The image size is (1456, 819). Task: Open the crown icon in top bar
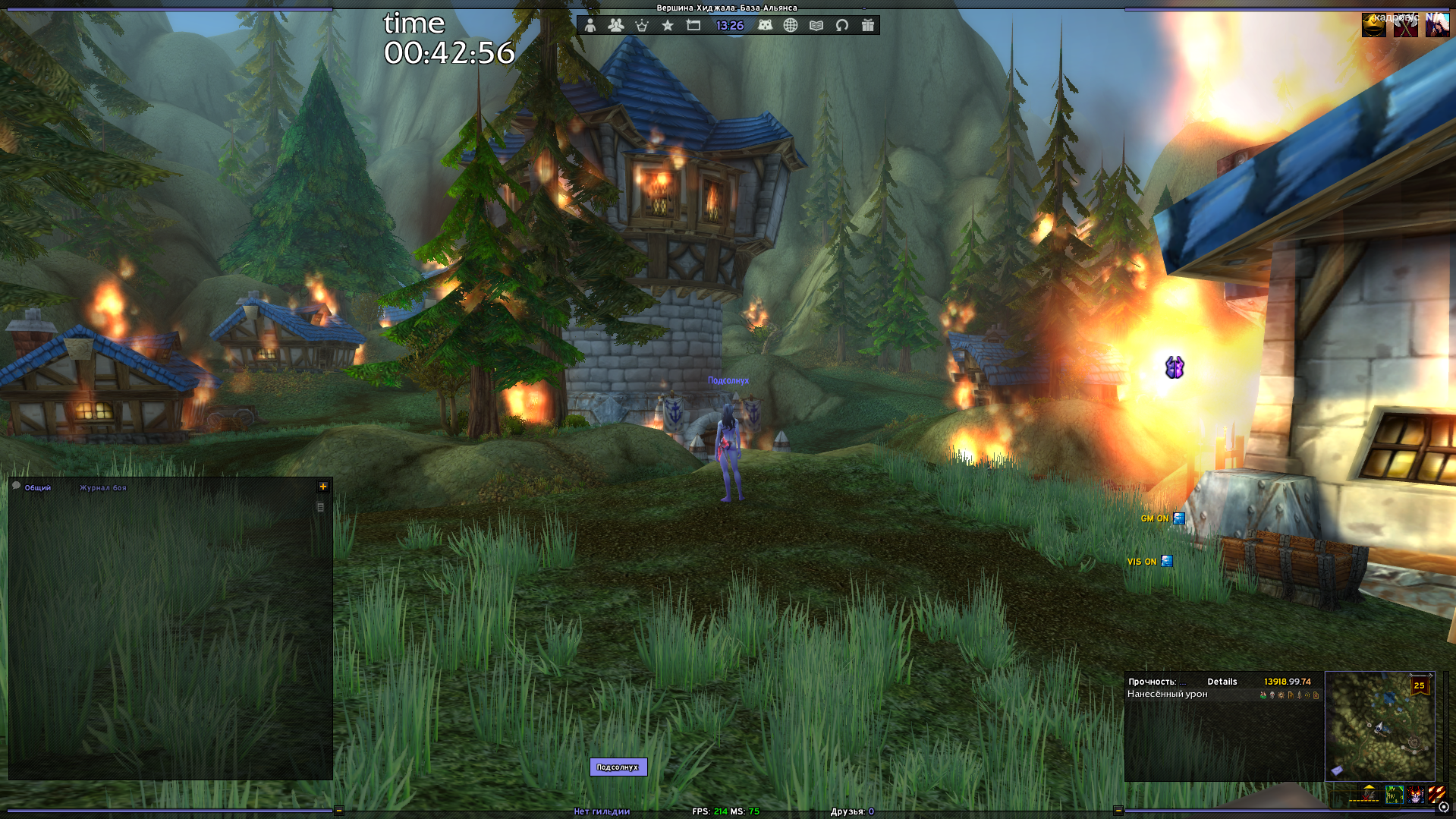click(642, 25)
